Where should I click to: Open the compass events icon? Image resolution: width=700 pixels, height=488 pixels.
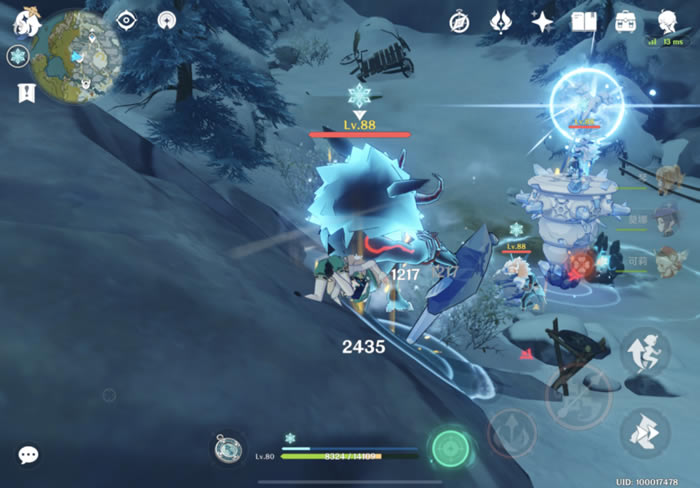459,22
